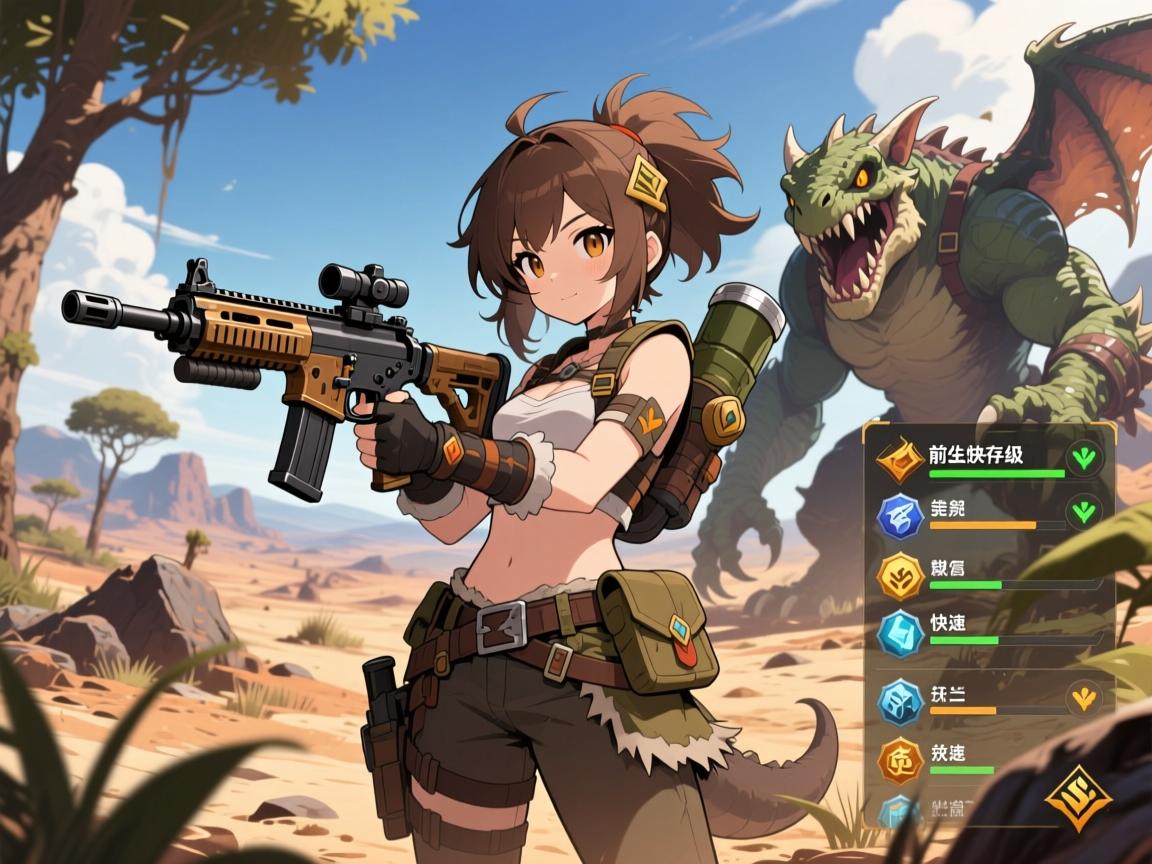
Task: Click the yellow arrow button on the cube row
Action: (1082, 697)
